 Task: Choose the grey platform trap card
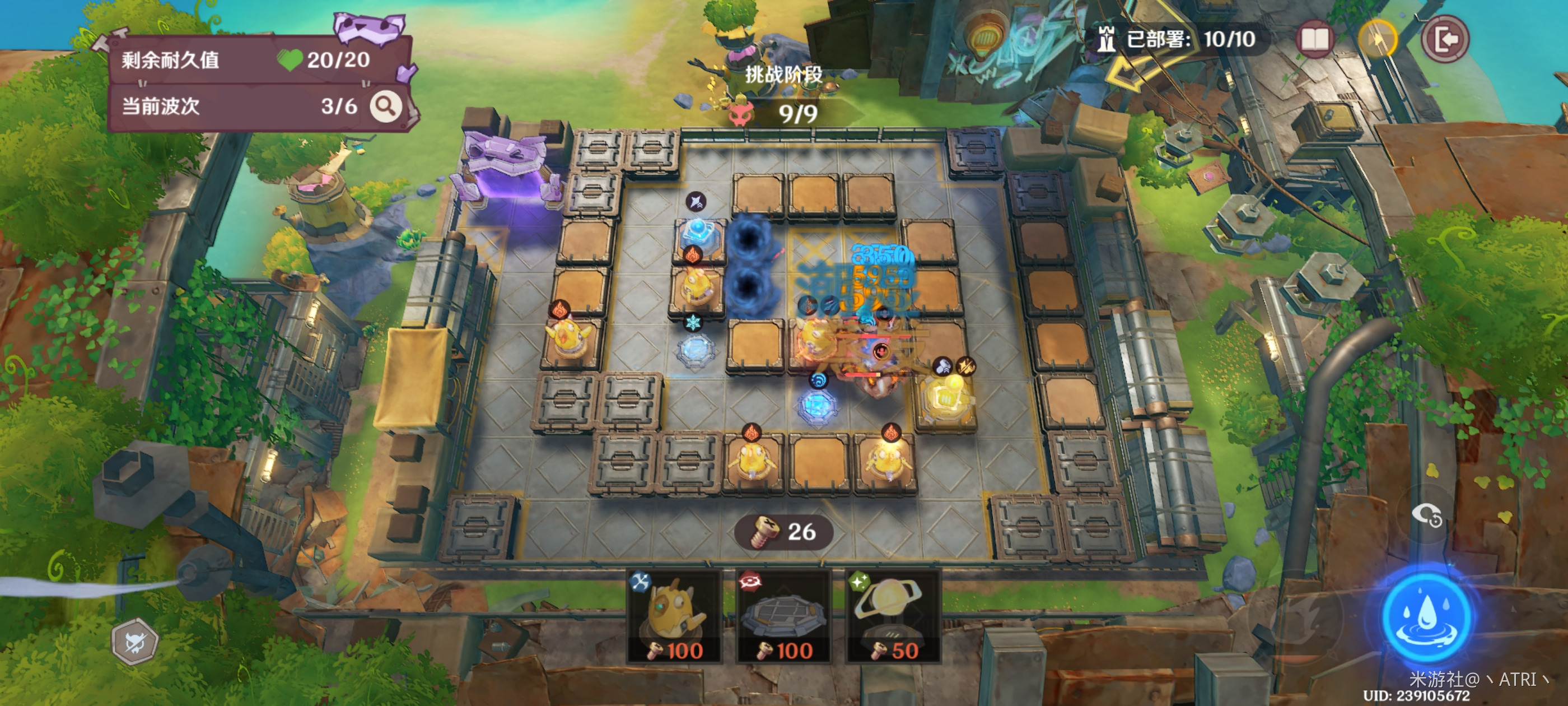[x=783, y=616]
